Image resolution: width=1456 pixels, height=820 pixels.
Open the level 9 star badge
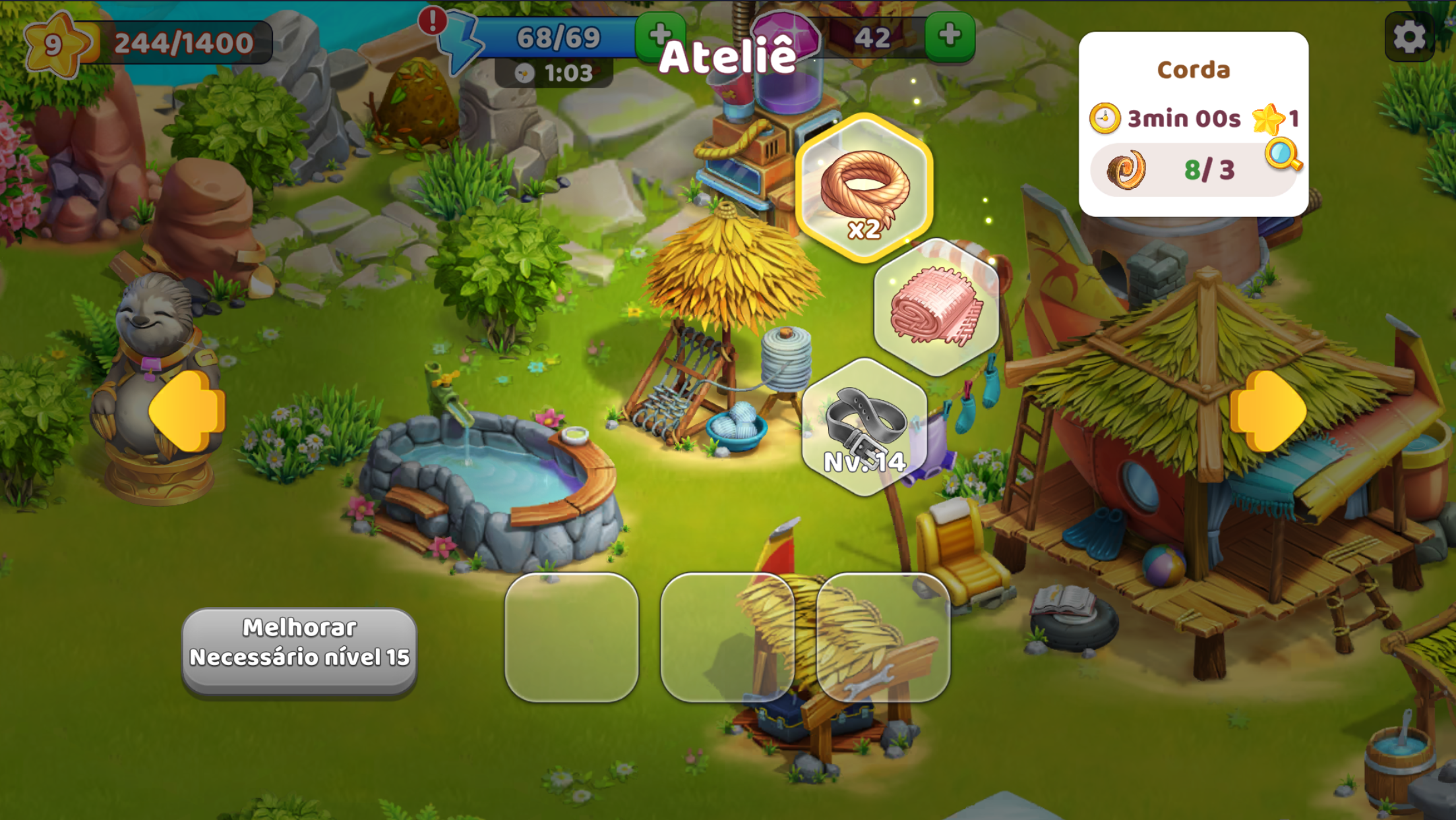point(55,44)
